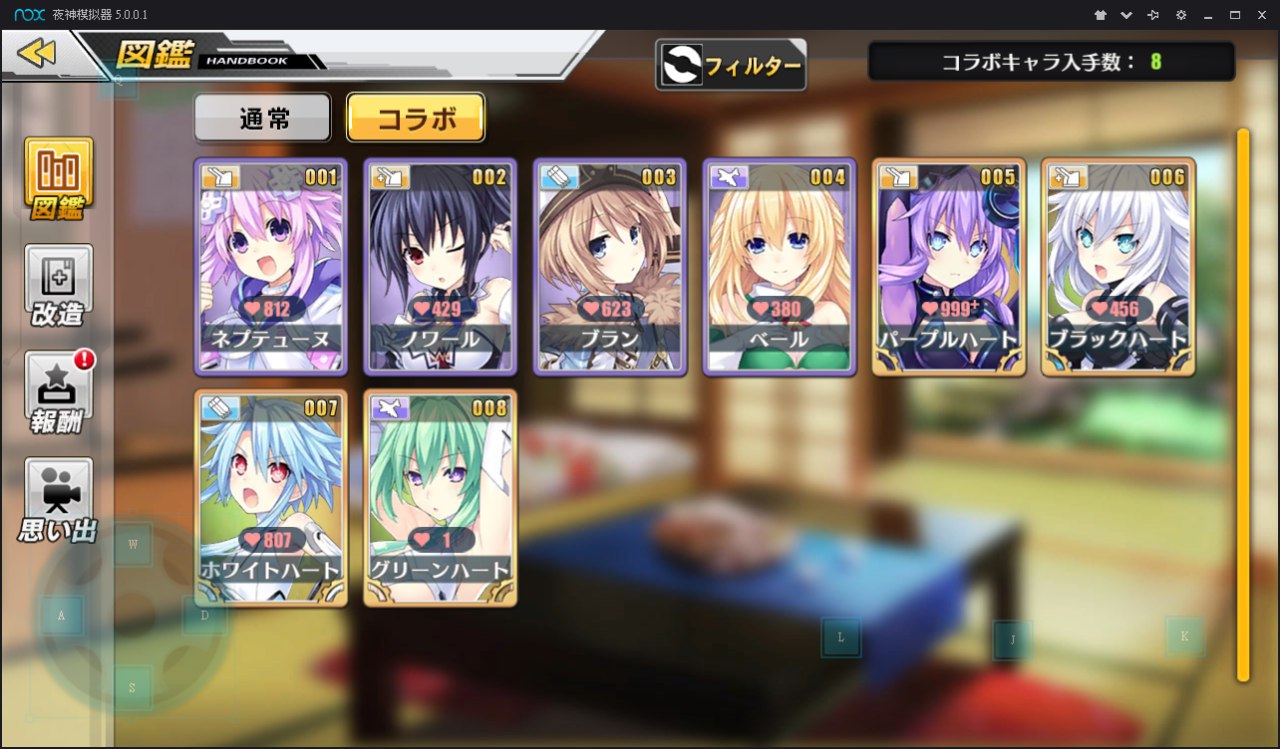Open the 図鑑 handbook menu
This screenshot has width=1280, height=749.
pos(59,179)
